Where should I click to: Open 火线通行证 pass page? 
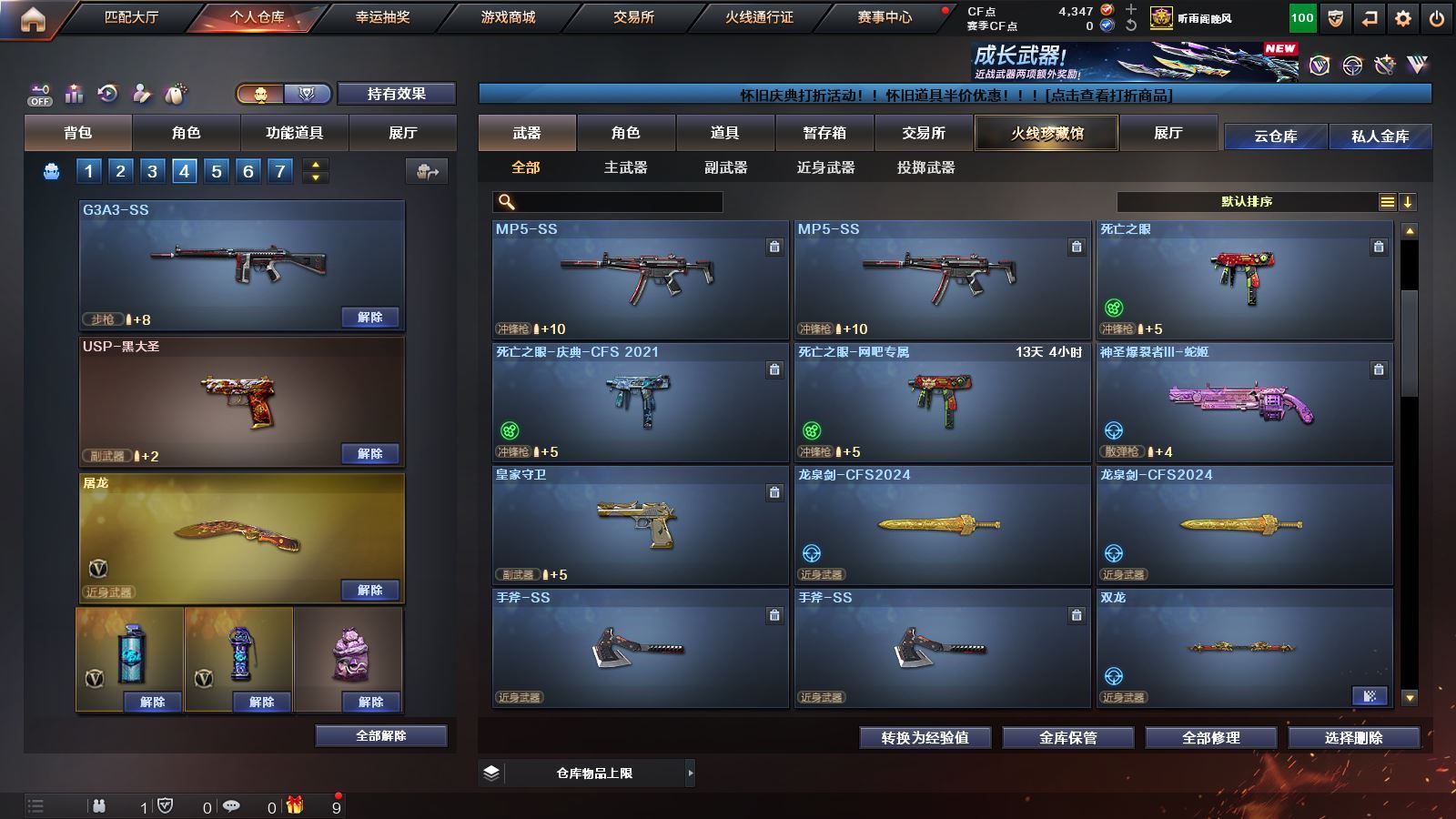pyautogui.click(x=759, y=17)
